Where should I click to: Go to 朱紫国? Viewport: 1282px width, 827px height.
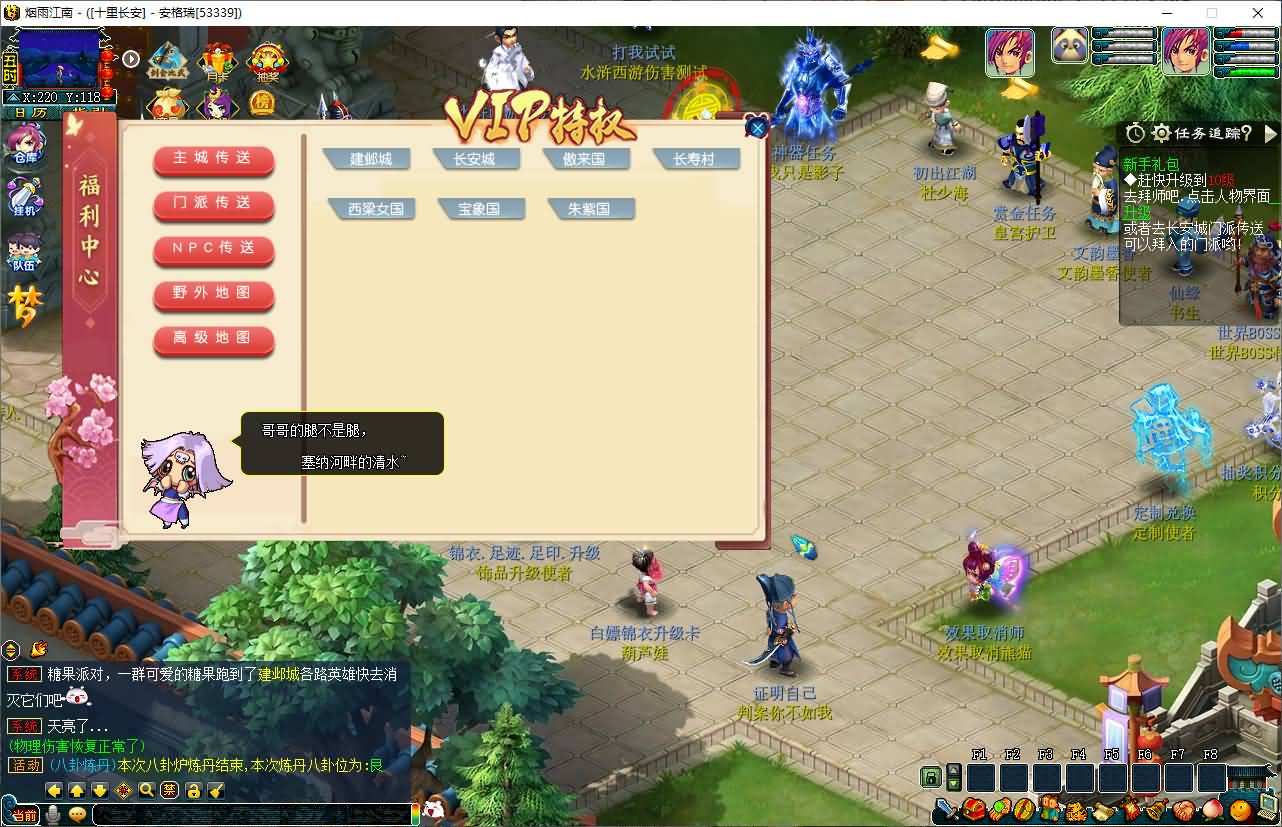[x=589, y=209]
